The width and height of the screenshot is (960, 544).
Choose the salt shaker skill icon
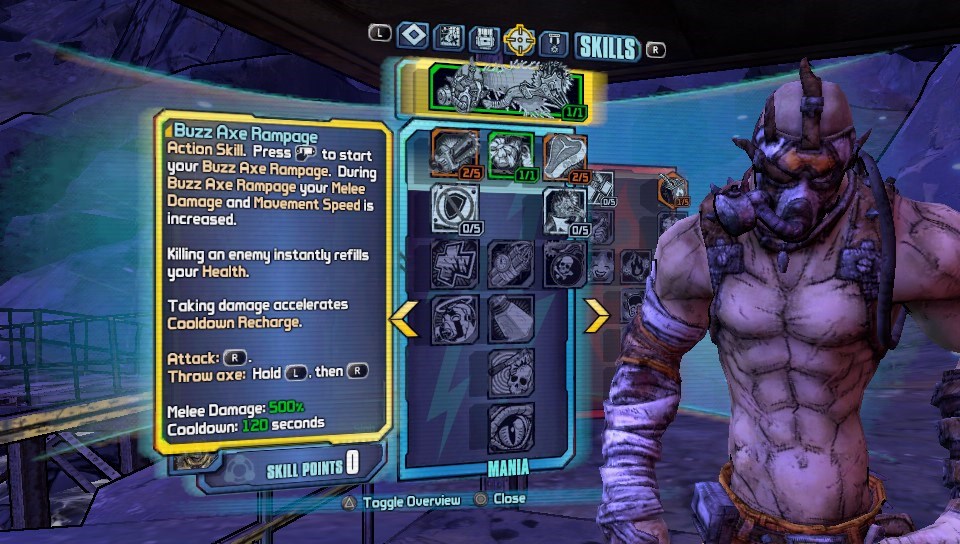click(x=510, y=319)
